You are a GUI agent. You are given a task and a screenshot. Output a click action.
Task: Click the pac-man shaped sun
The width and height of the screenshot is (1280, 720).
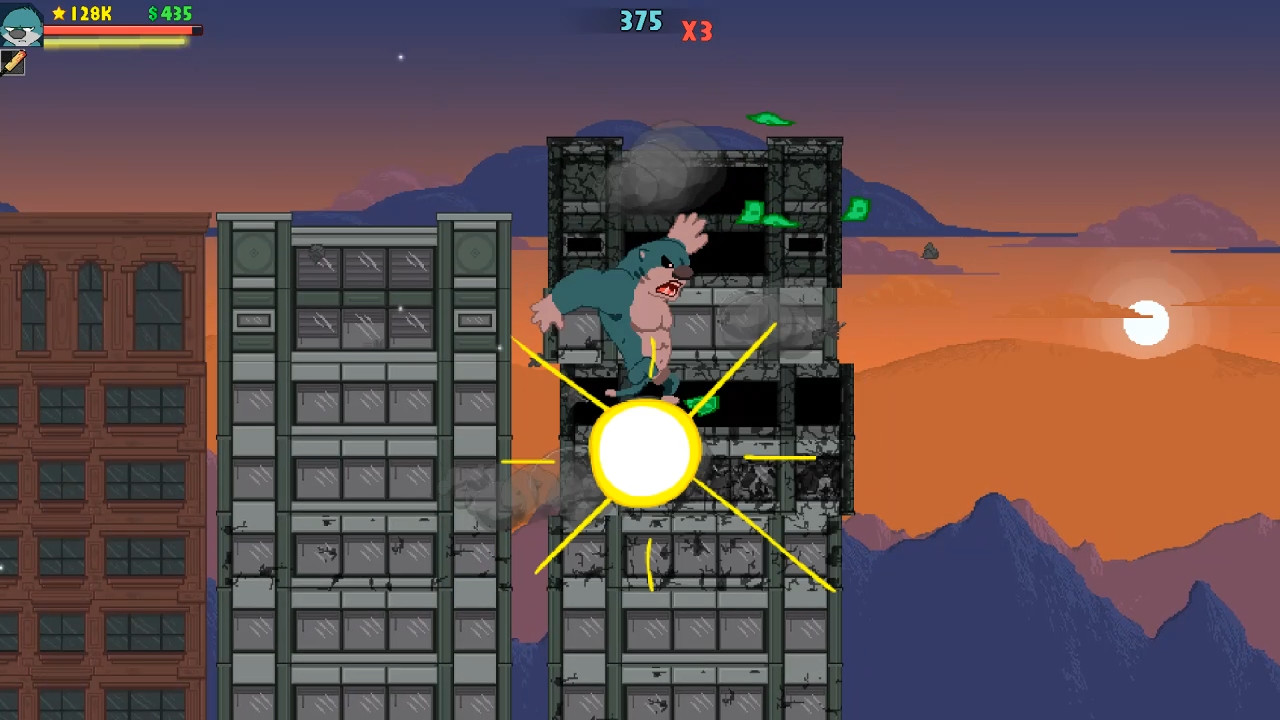click(x=1146, y=322)
